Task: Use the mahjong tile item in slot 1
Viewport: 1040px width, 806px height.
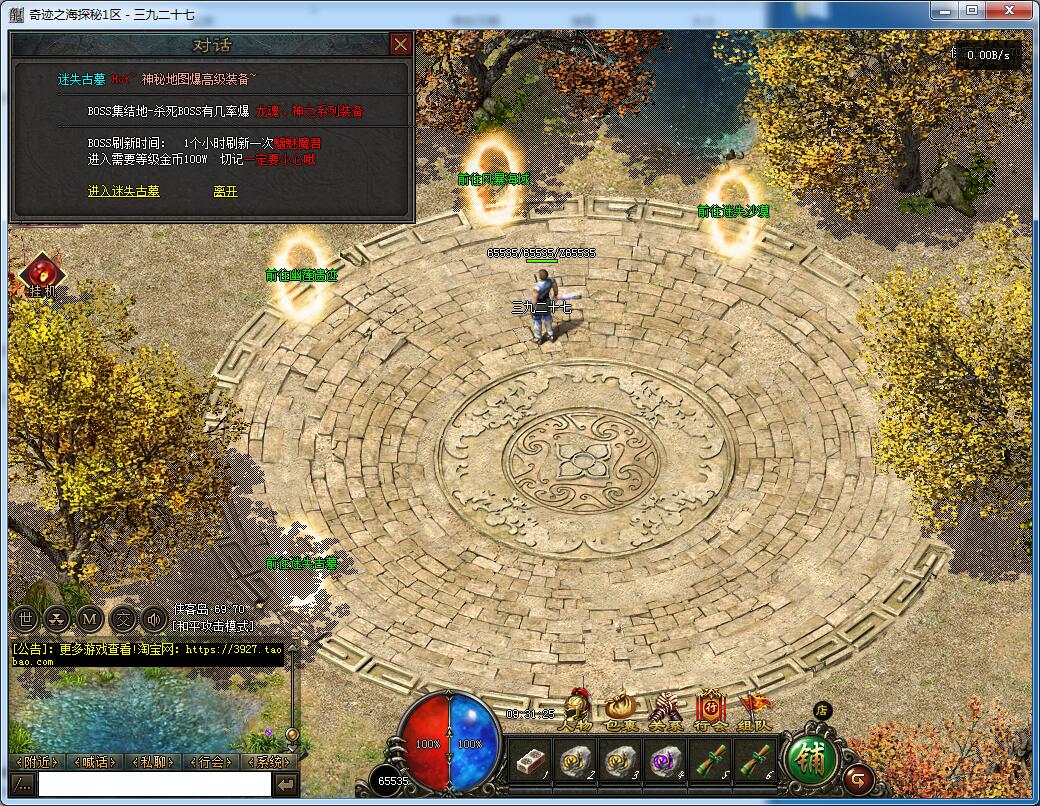Action: 529,763
